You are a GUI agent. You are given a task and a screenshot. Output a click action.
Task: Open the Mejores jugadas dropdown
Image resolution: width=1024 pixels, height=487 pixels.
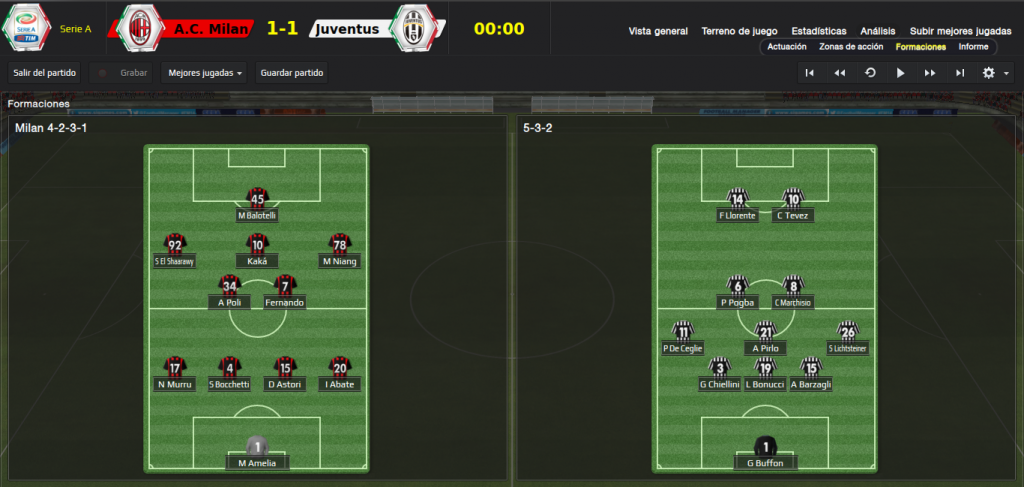206,73
